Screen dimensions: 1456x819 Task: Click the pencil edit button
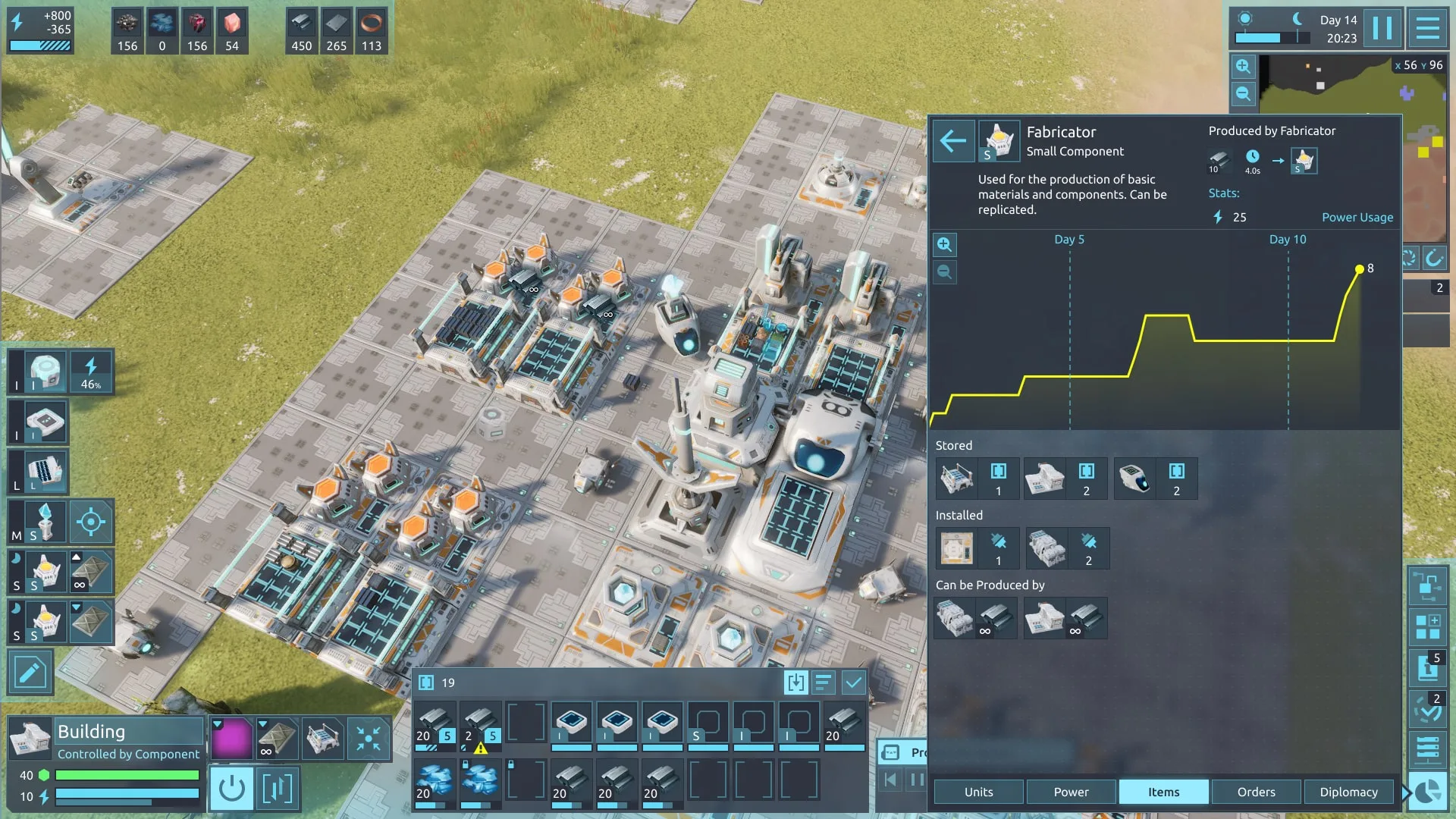(30, 672)
